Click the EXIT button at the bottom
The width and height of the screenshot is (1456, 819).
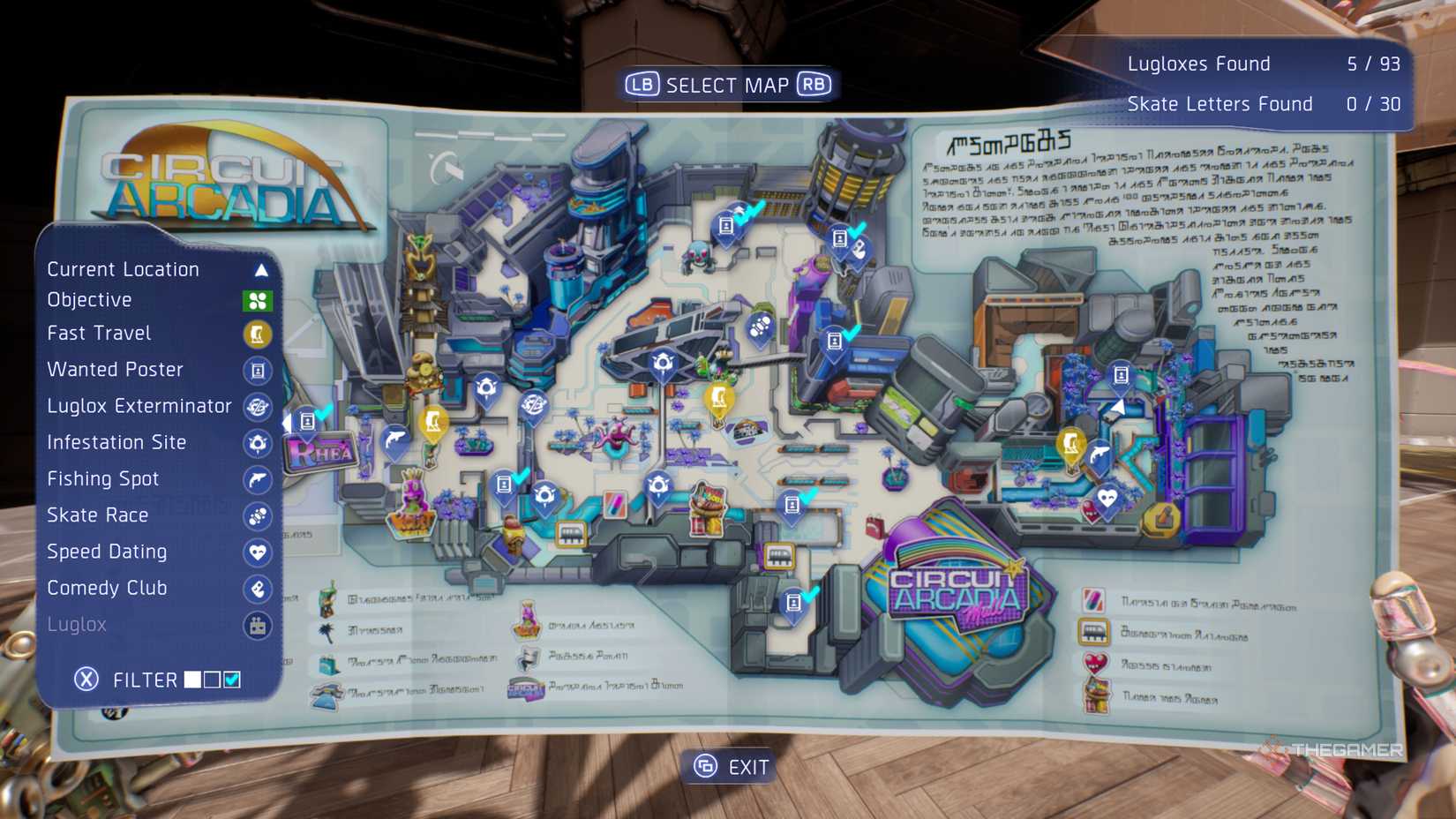tap(729, 767)
